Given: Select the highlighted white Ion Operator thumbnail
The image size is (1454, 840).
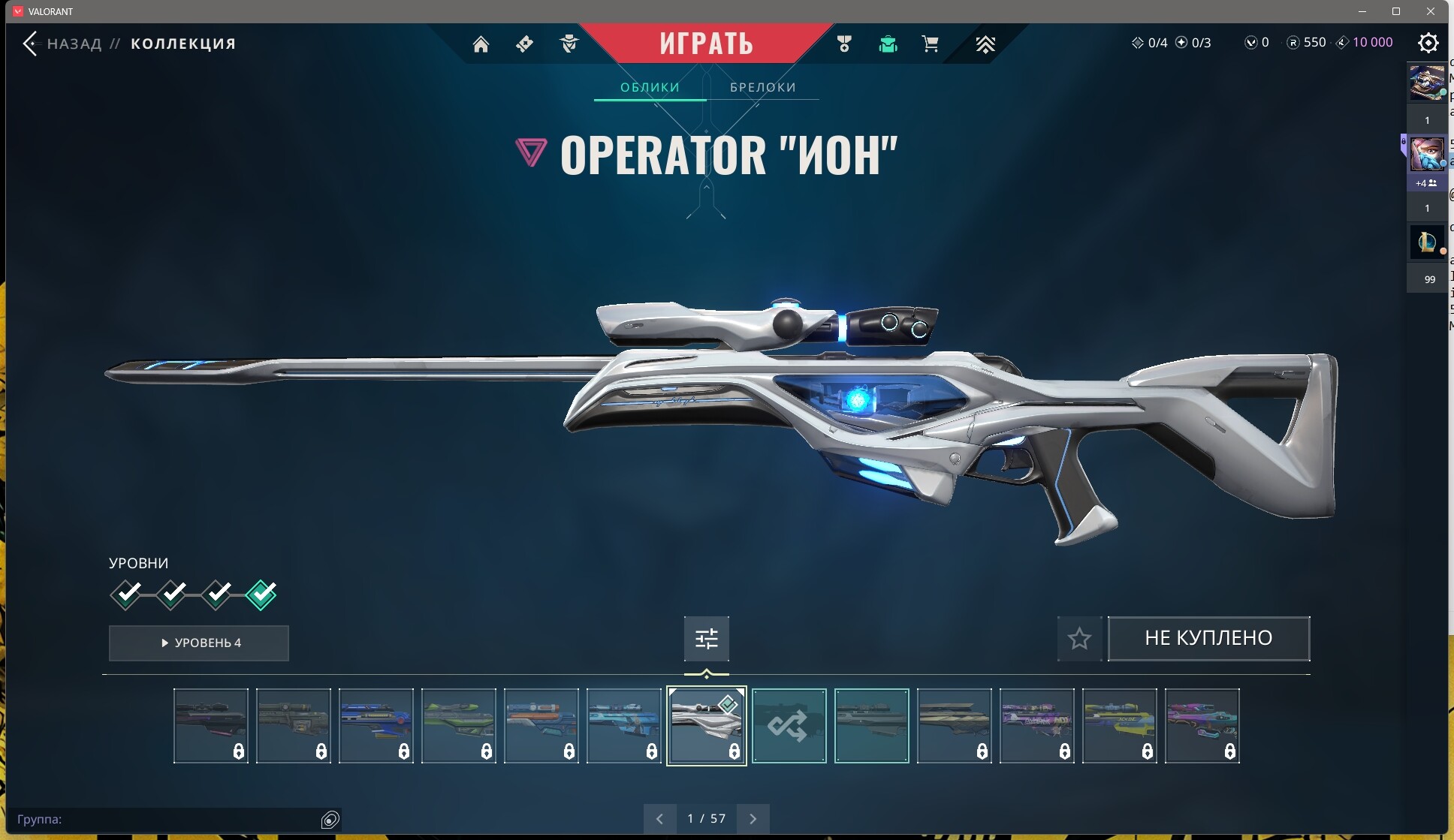Looking at the screenshot, I should 706,725.
